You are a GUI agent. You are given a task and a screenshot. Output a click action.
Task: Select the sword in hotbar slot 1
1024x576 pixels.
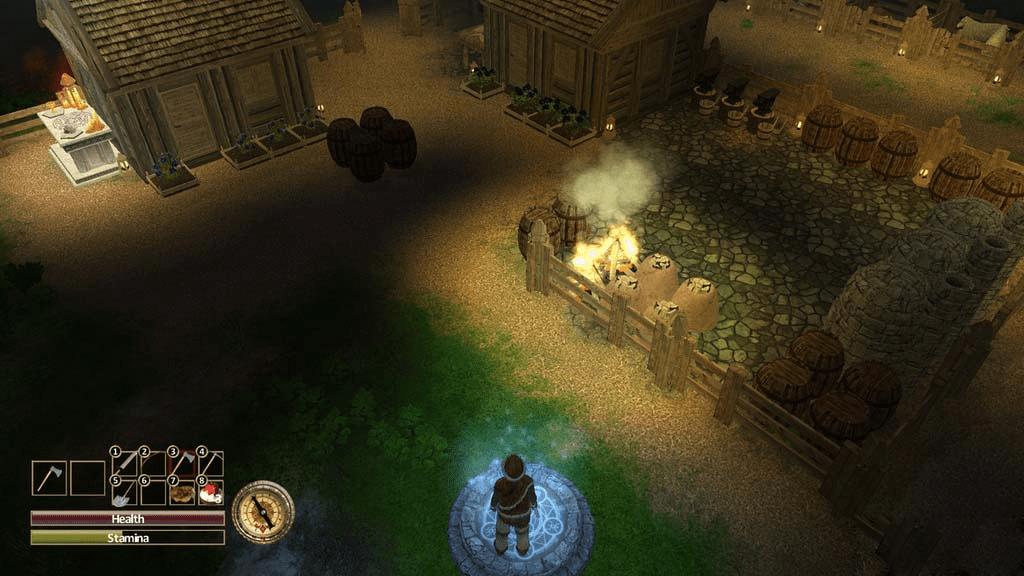pyautogui.click(x=125, y=463)
